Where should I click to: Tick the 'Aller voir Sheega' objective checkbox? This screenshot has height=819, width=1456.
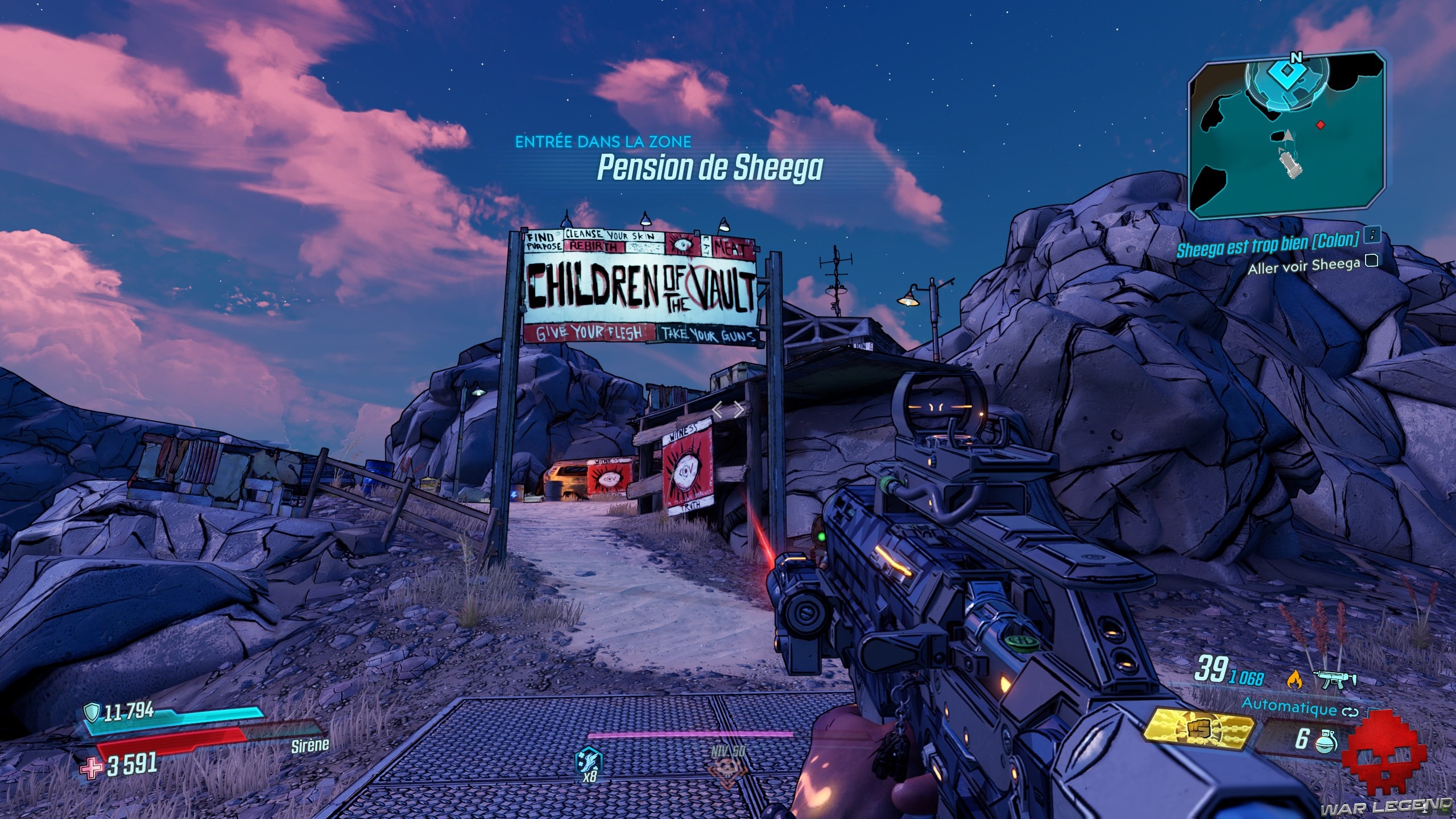pyautogui.click(x=1372, y=261)
